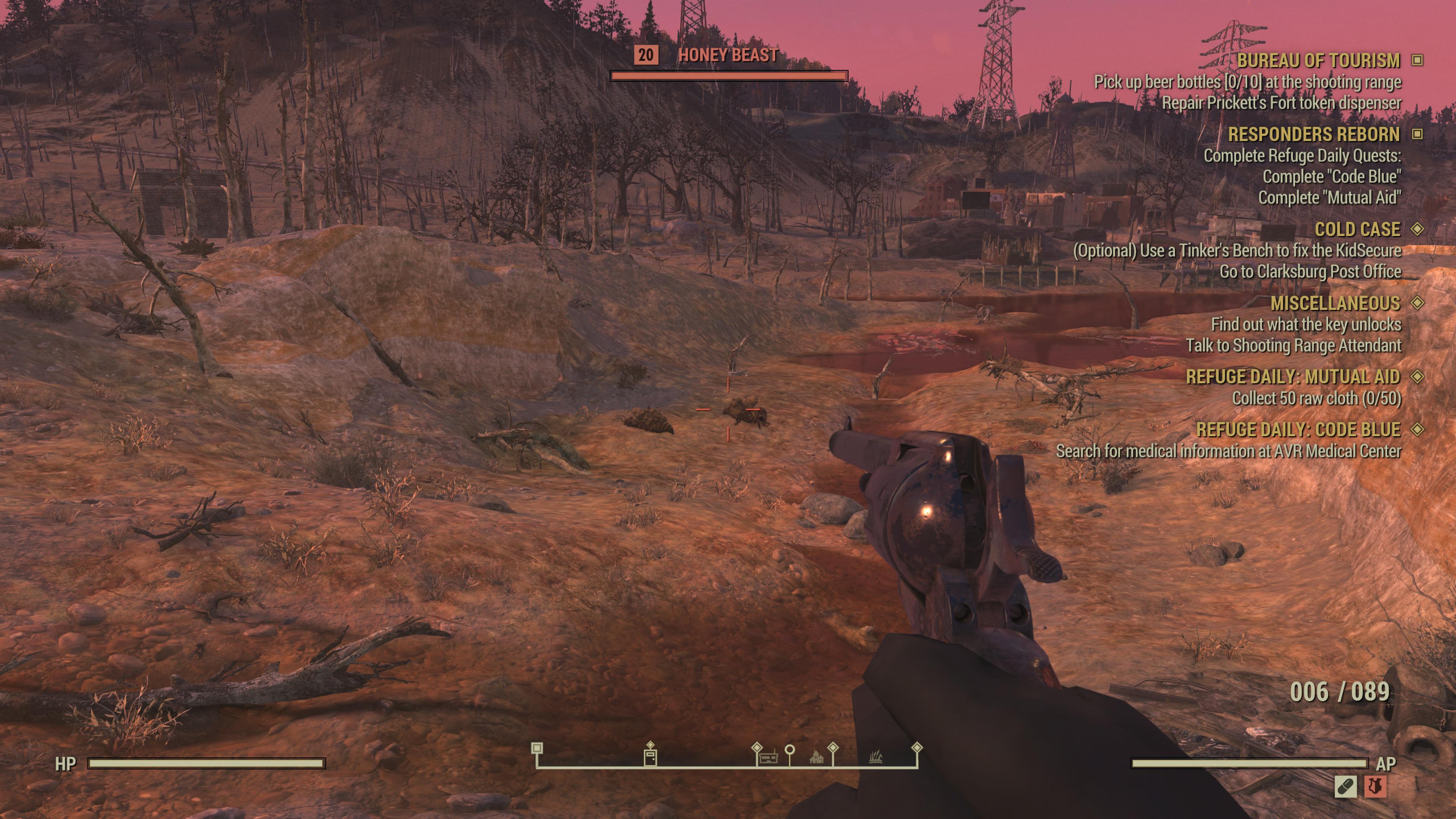Screen dimensions: 1456x819
Task: Choose the Refuge Daily: Mutual Aid quest
Action: pyautogui.click(x=1292, y=377)
